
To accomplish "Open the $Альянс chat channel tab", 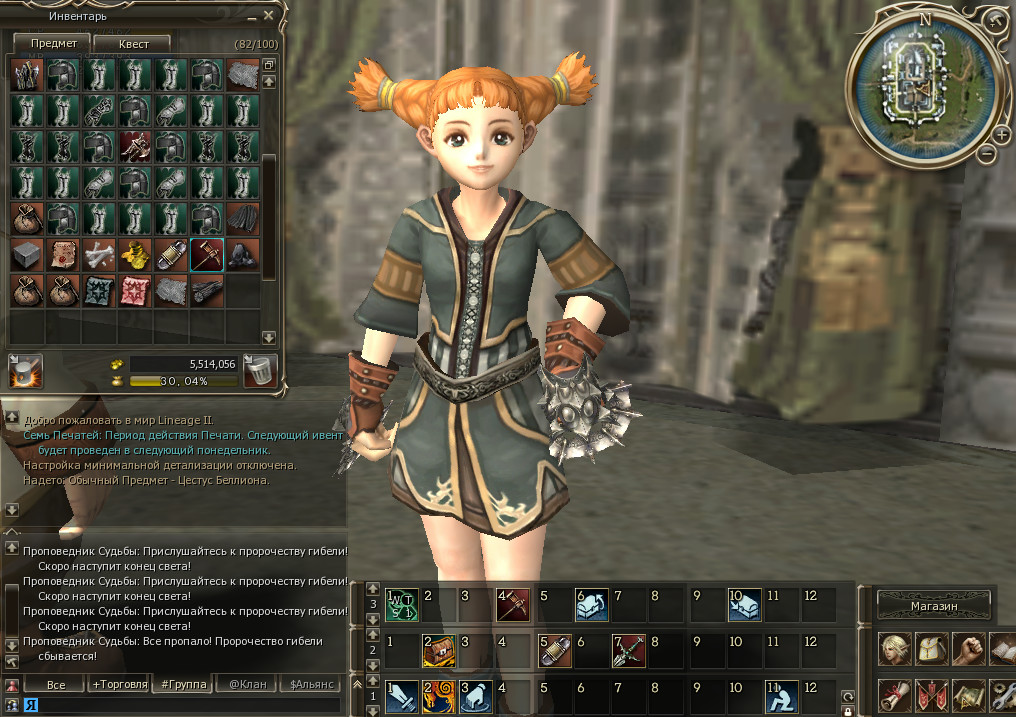I will coord(311,685).
